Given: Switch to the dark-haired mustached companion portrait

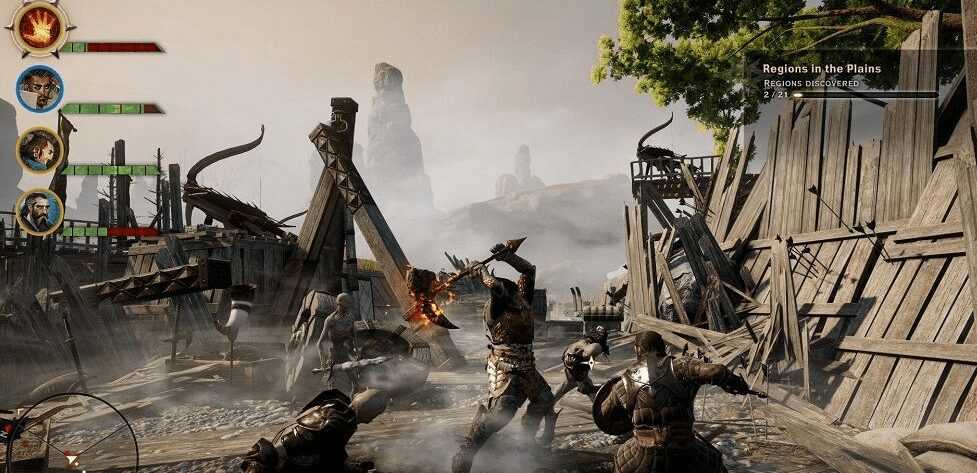Looking at the screenshot, I should [x=40, y=89].
